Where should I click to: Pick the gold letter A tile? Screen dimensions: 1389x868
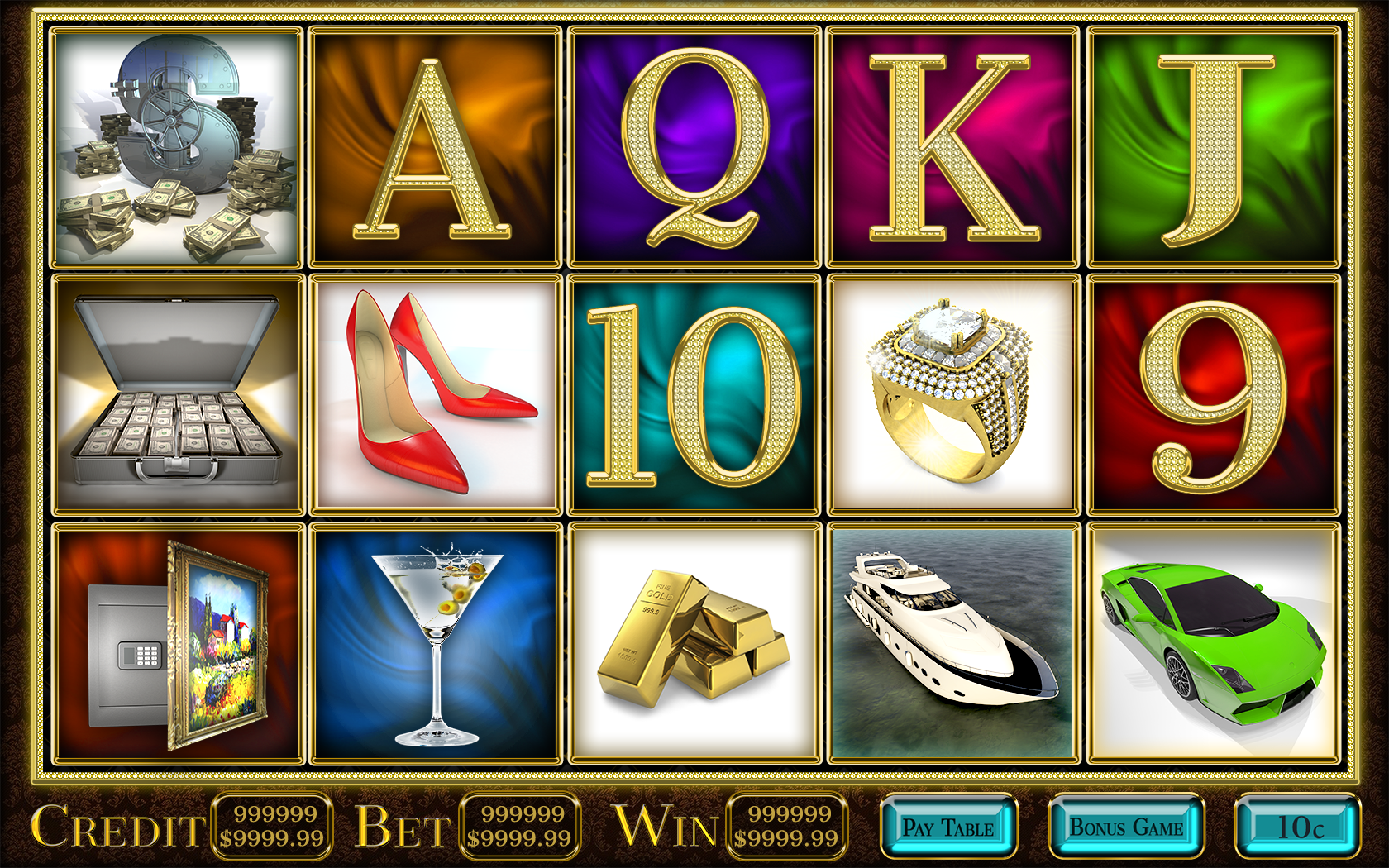436,147
